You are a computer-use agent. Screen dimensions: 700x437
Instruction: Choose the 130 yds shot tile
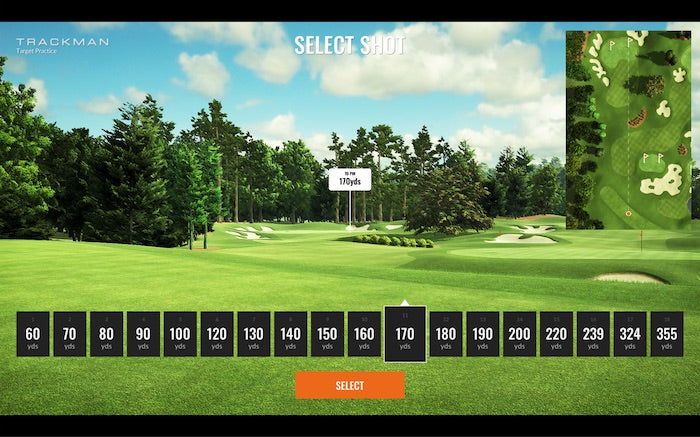tap(254, 334)
